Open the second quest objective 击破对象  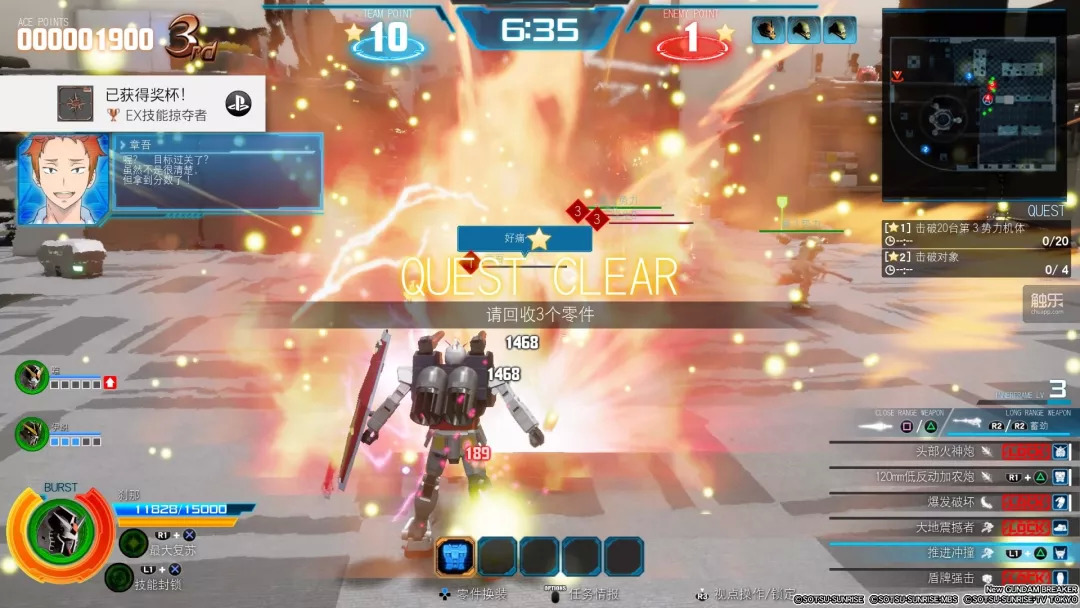(975, 263)
